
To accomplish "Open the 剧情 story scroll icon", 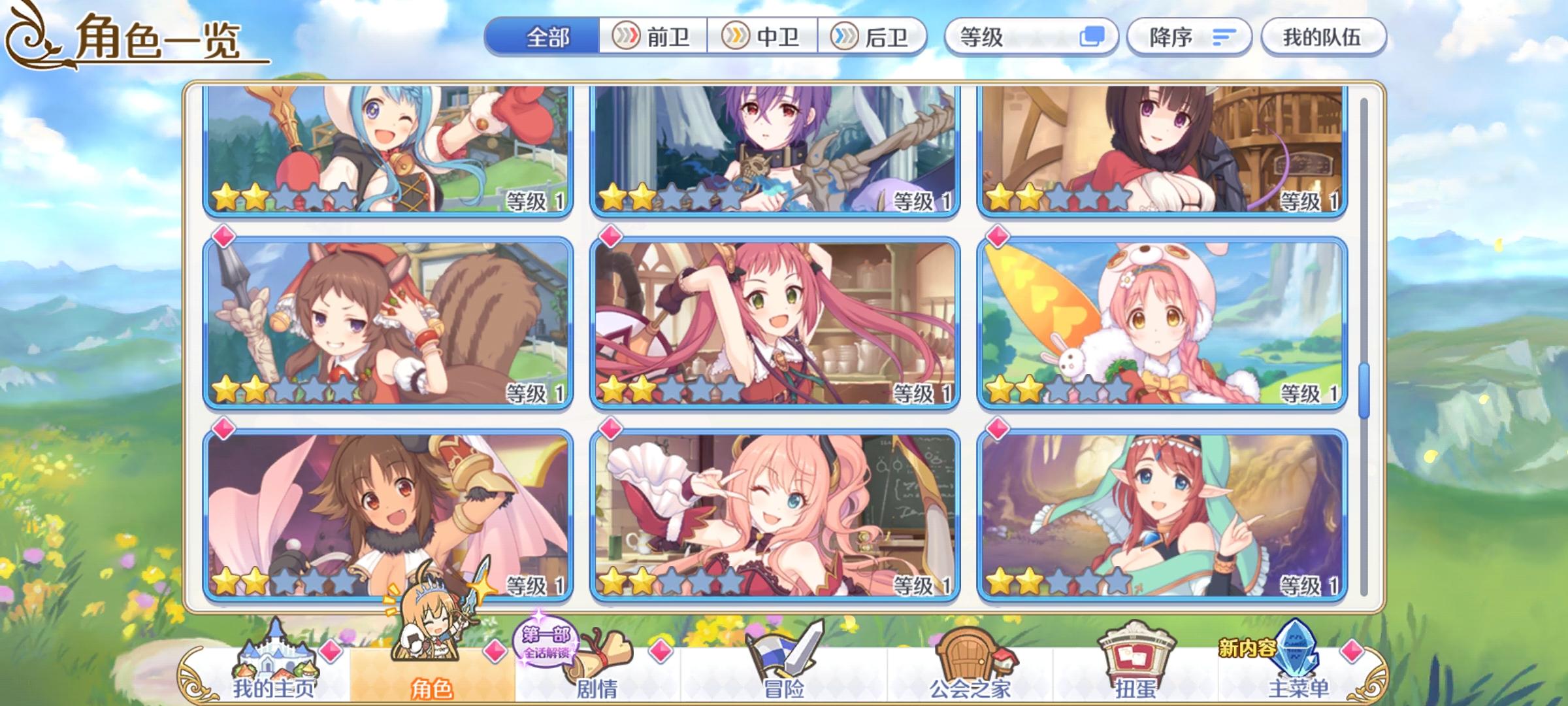I will 600,654.
